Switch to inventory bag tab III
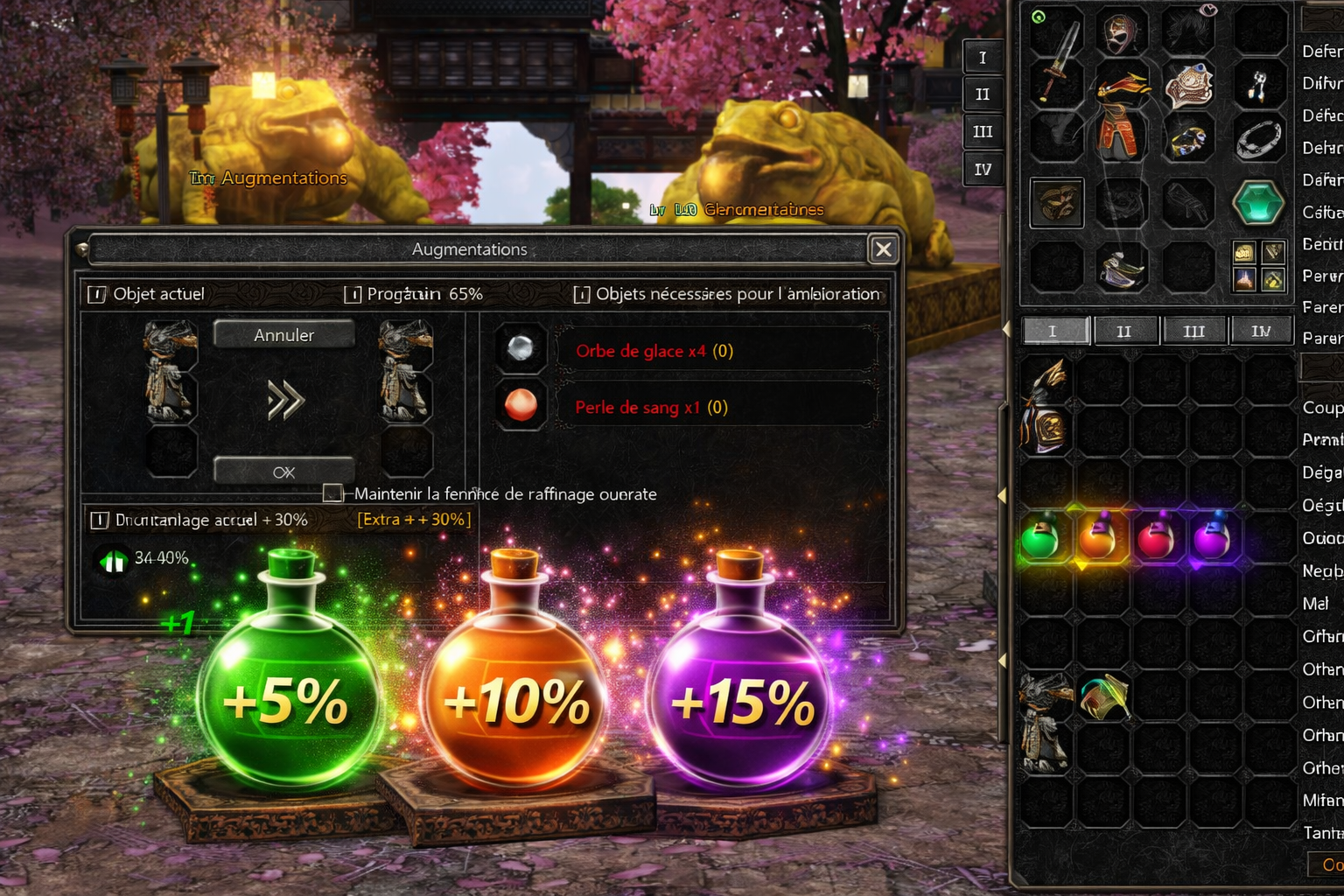The image size is (1344, 896). point(1194,332)
